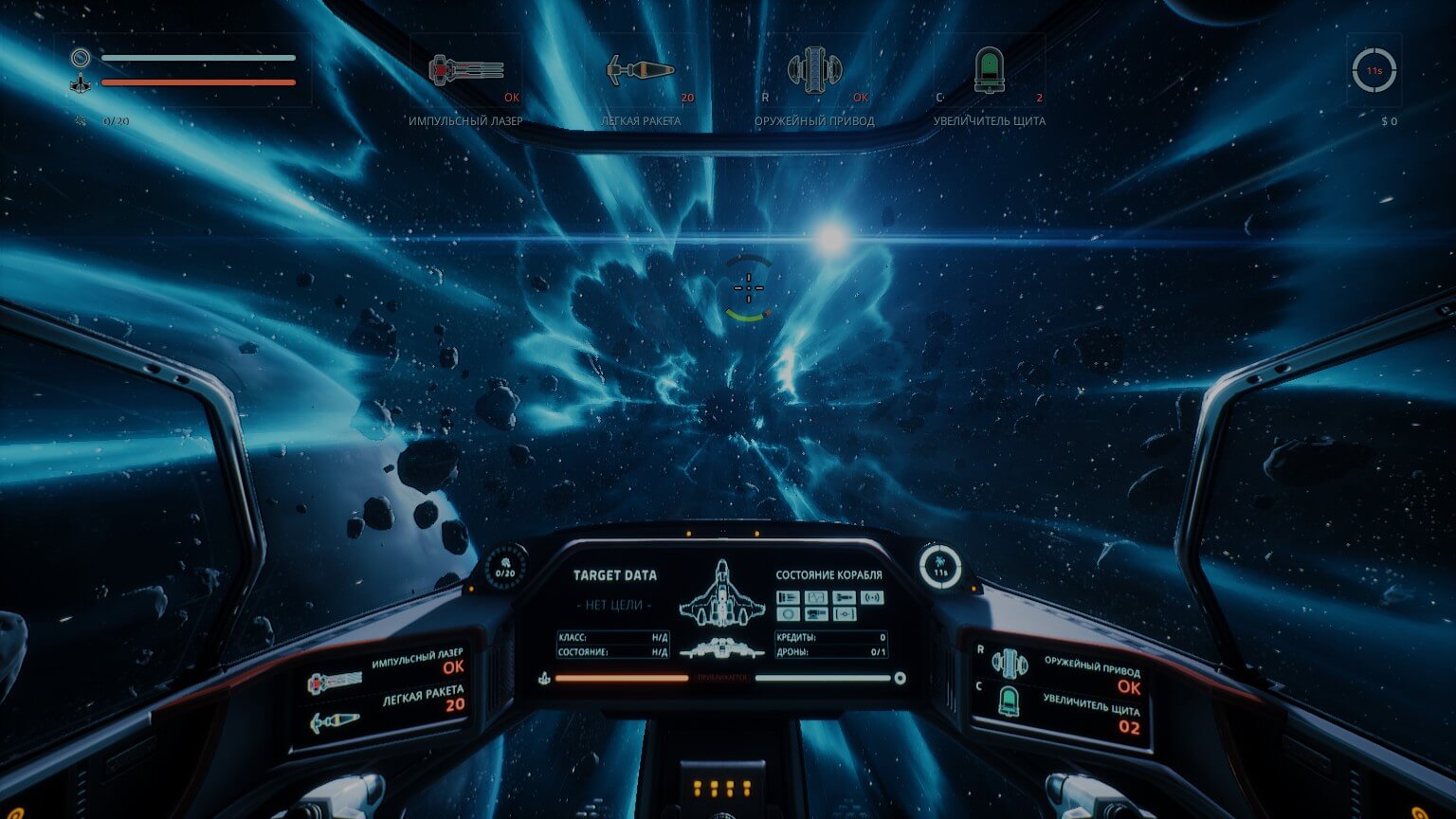Activate the Оружейный привод device icon

[814, 70]
